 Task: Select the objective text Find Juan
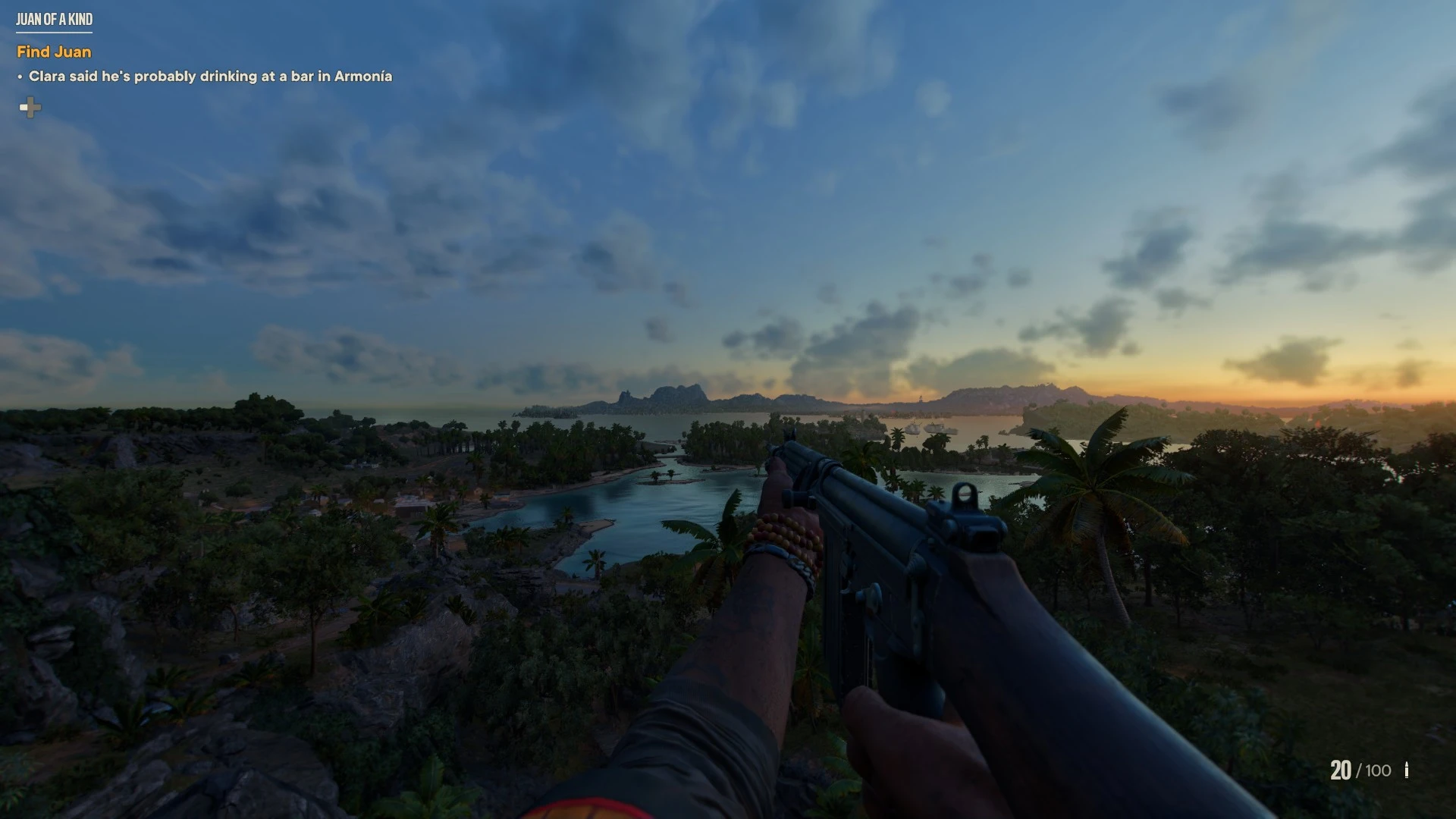coord(54,52)
